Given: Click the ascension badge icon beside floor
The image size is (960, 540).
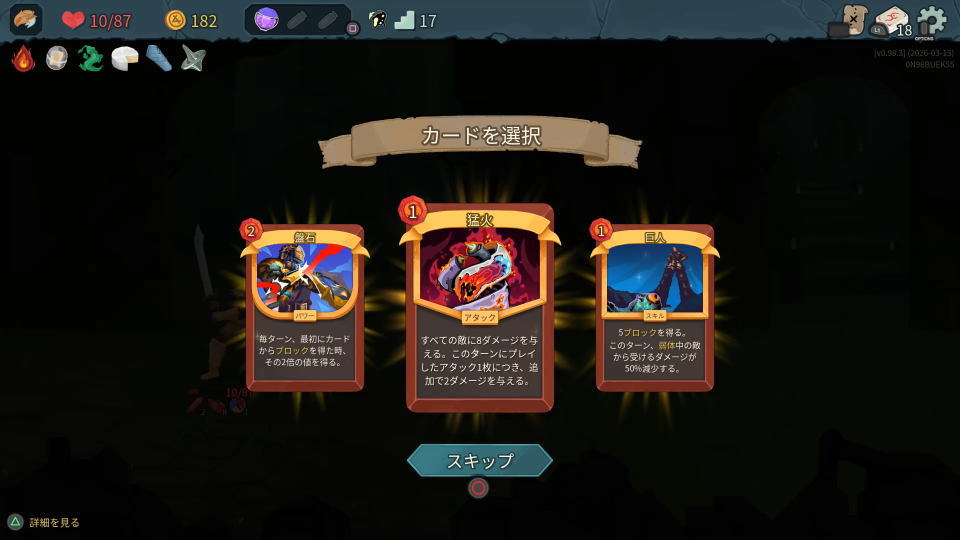Looking at the screenshot, I should pos(377,20).
